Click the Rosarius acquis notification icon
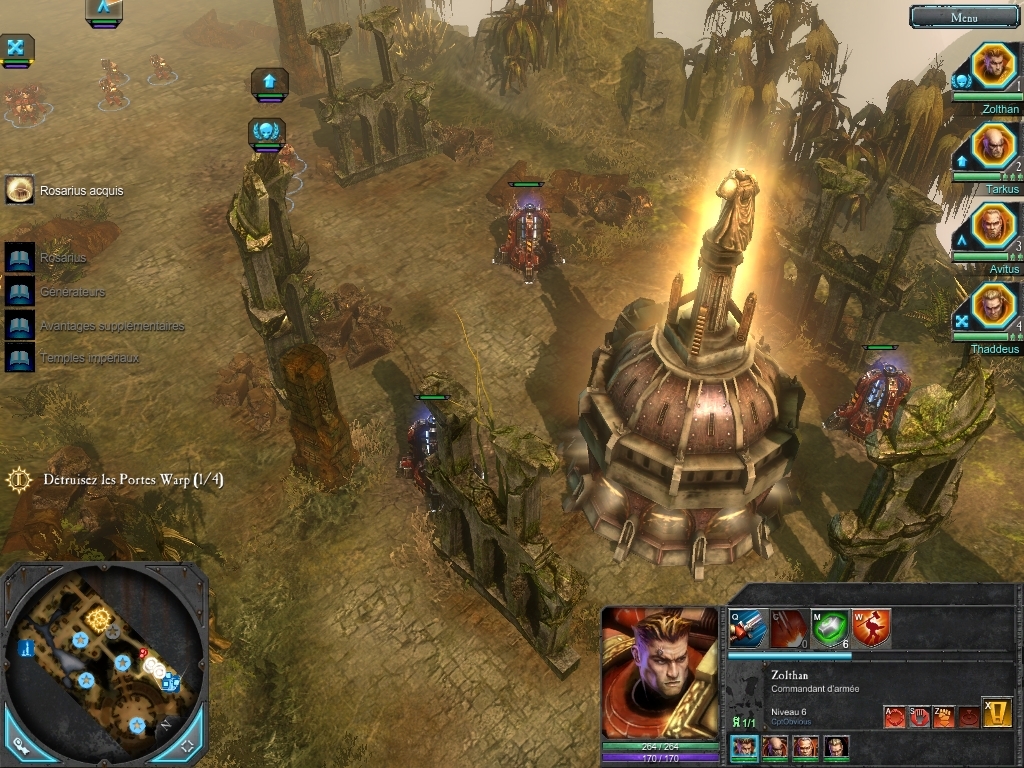Screen dimensions: 1024x768 (19, 190)
